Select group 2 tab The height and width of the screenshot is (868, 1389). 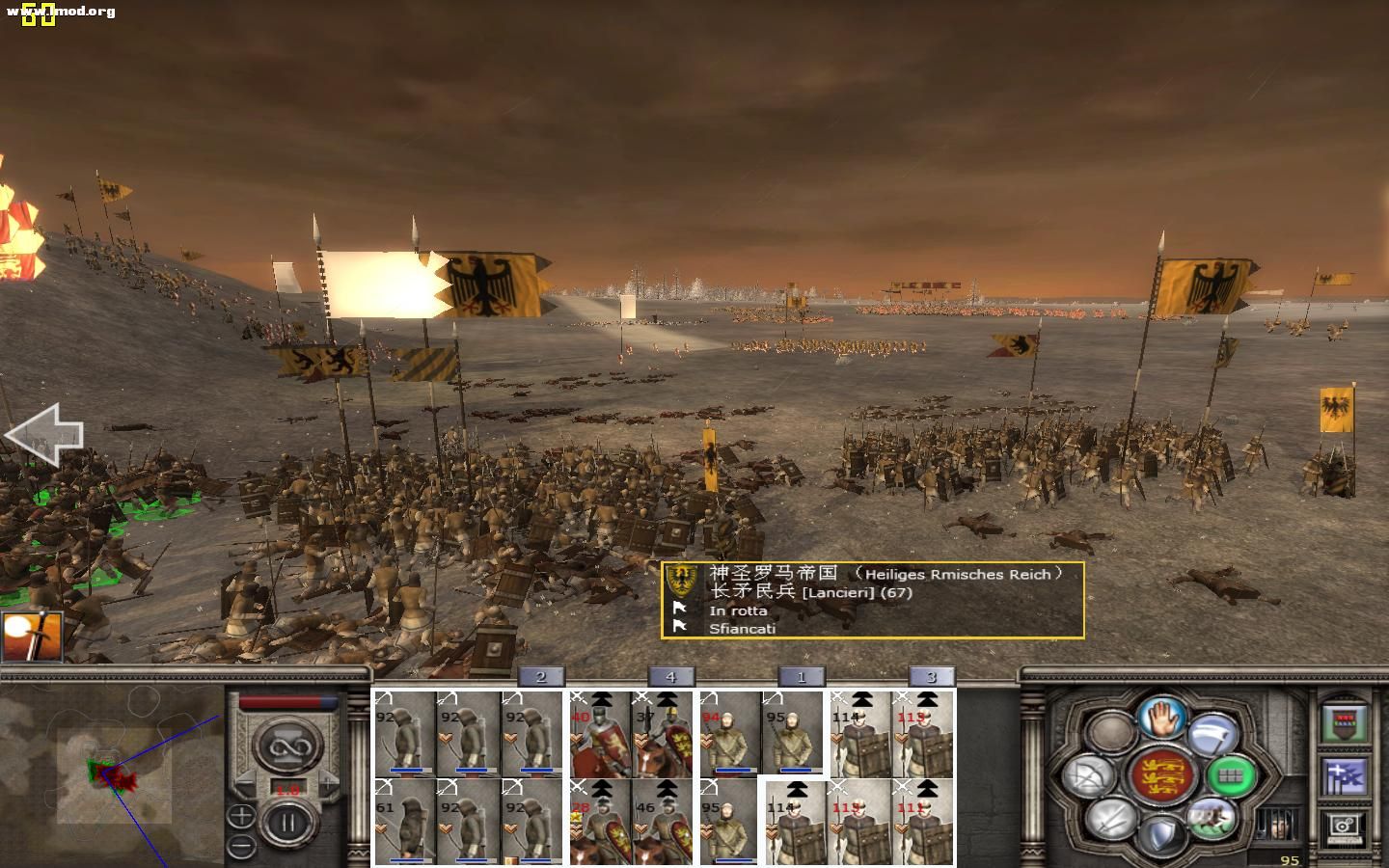pos(541,677)
